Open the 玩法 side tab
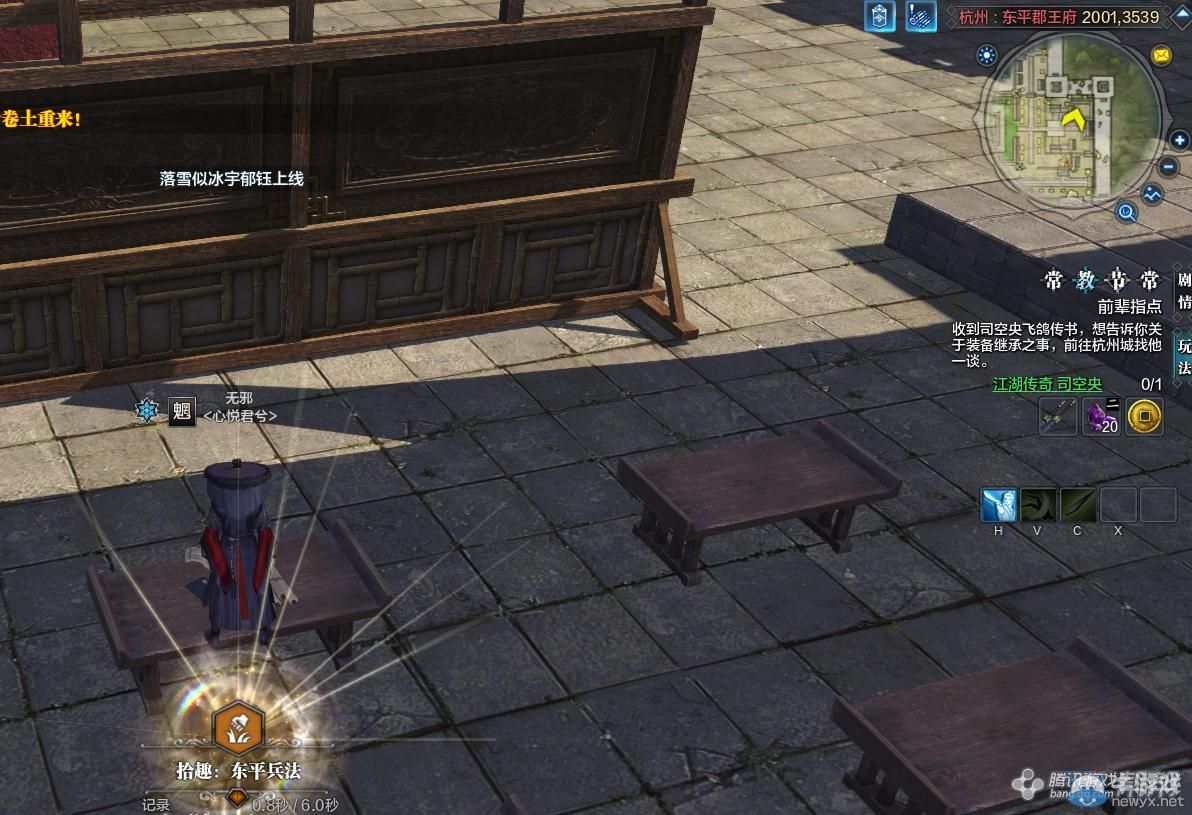Viewport: 1192px width, 815px height. click(1183, 357)
